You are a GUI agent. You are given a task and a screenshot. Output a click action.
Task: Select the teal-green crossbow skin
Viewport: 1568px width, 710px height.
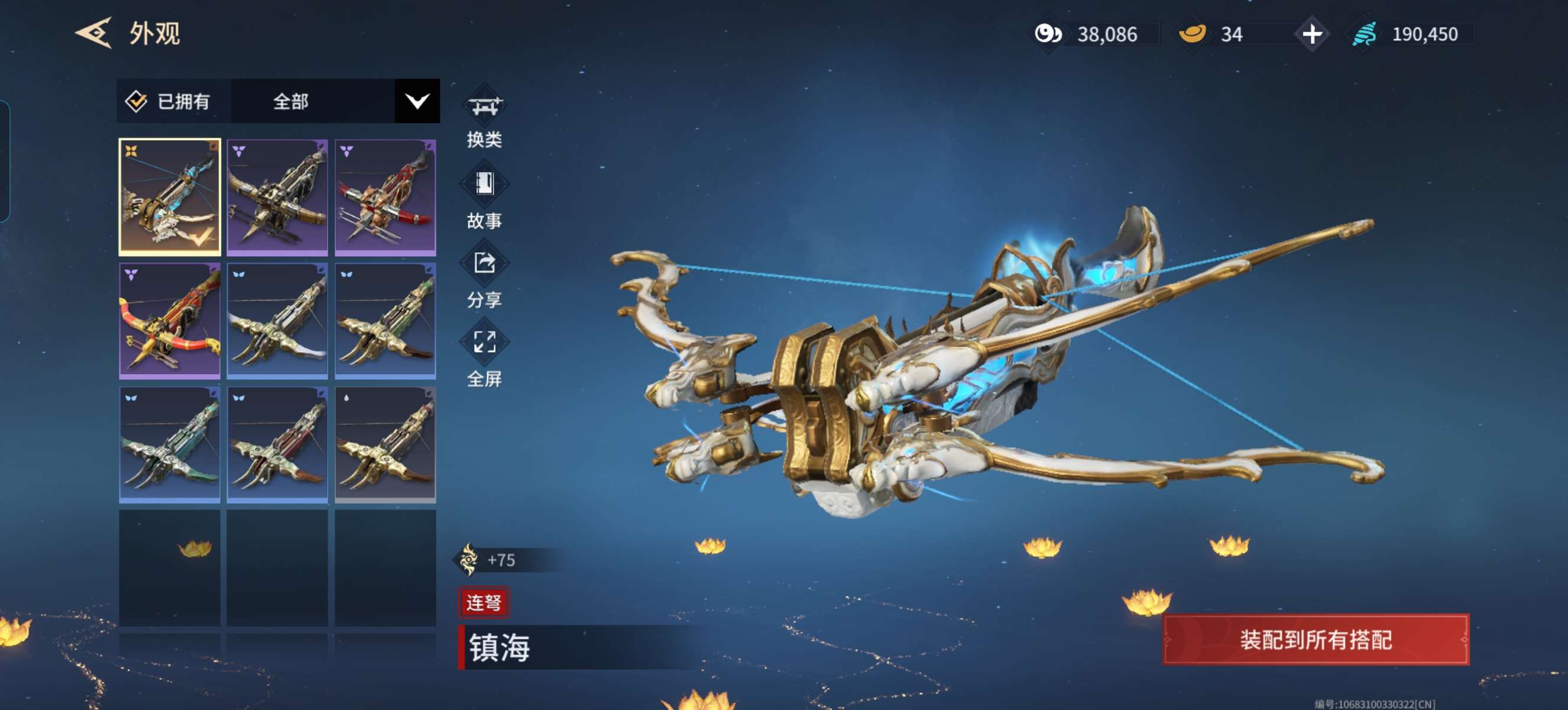(169, 444)
